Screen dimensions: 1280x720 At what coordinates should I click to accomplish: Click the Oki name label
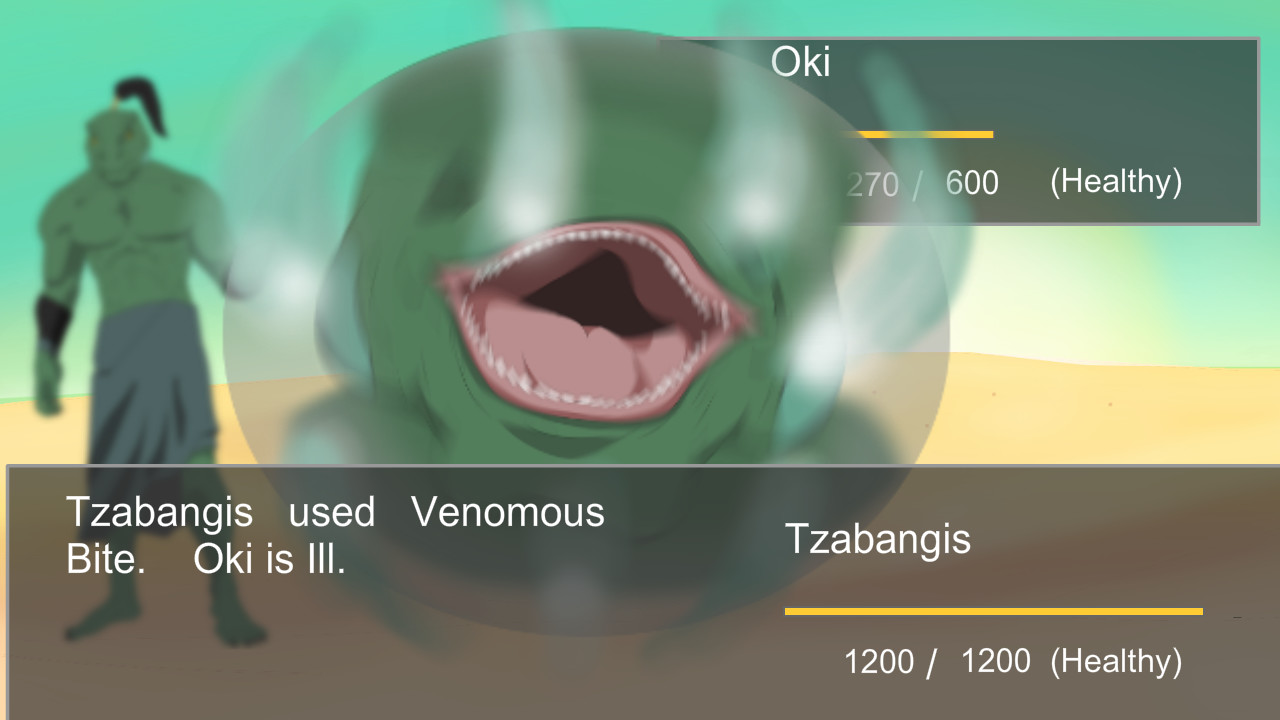pyautogui.click(x=800, y=62)
